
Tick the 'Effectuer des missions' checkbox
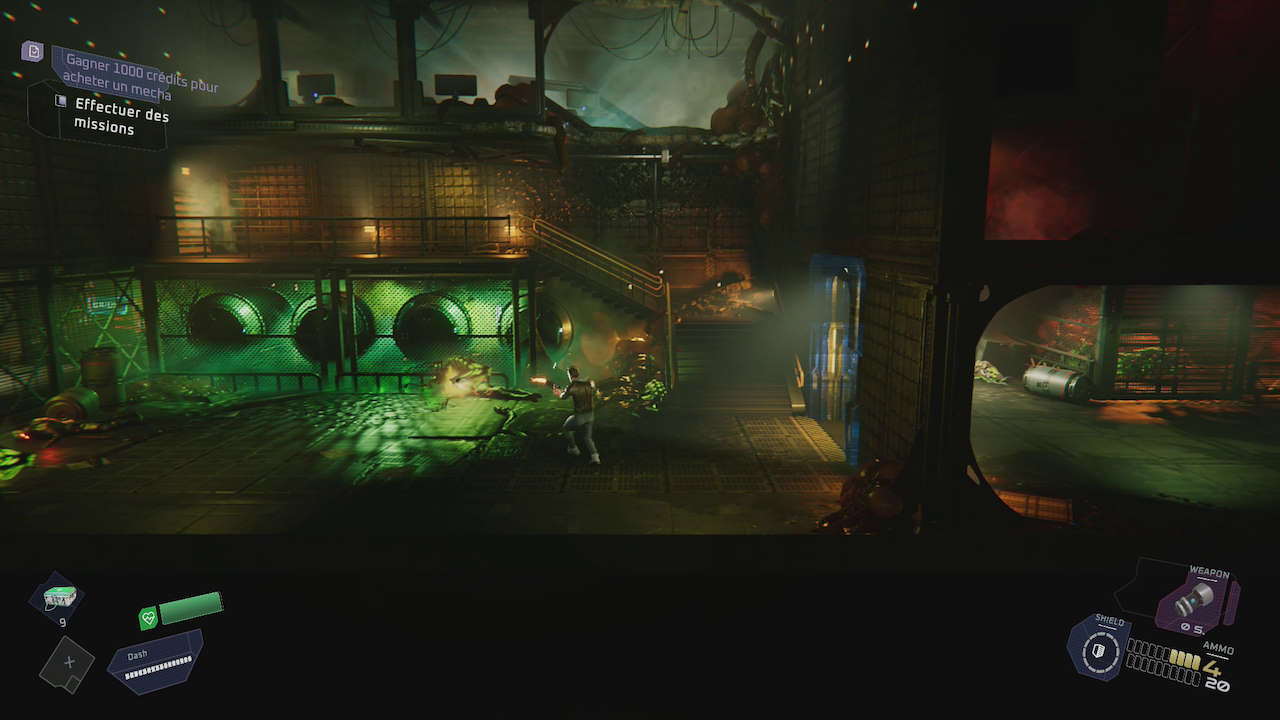(61, 102)
